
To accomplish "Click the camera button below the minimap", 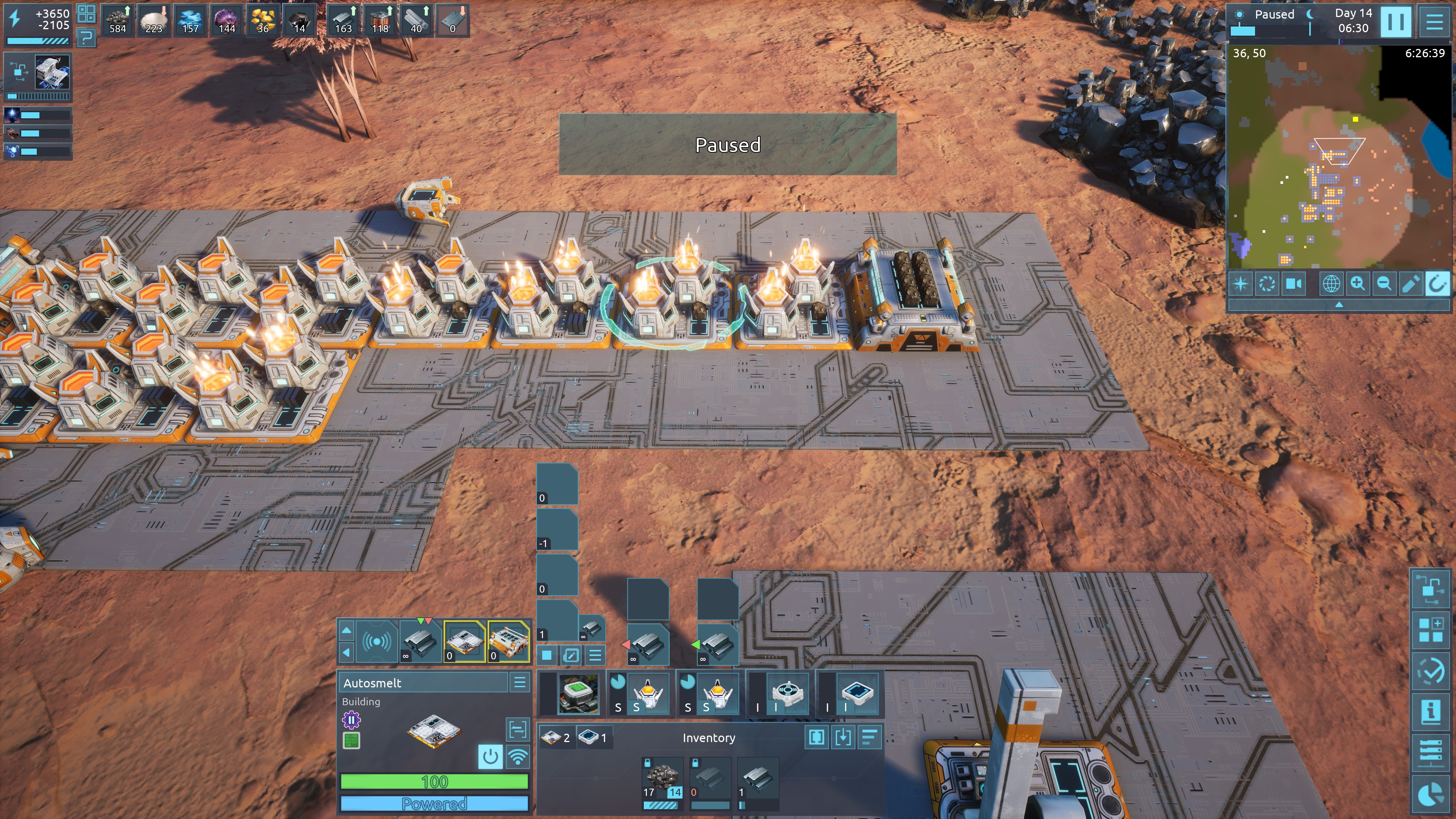I will [1294, 283].
